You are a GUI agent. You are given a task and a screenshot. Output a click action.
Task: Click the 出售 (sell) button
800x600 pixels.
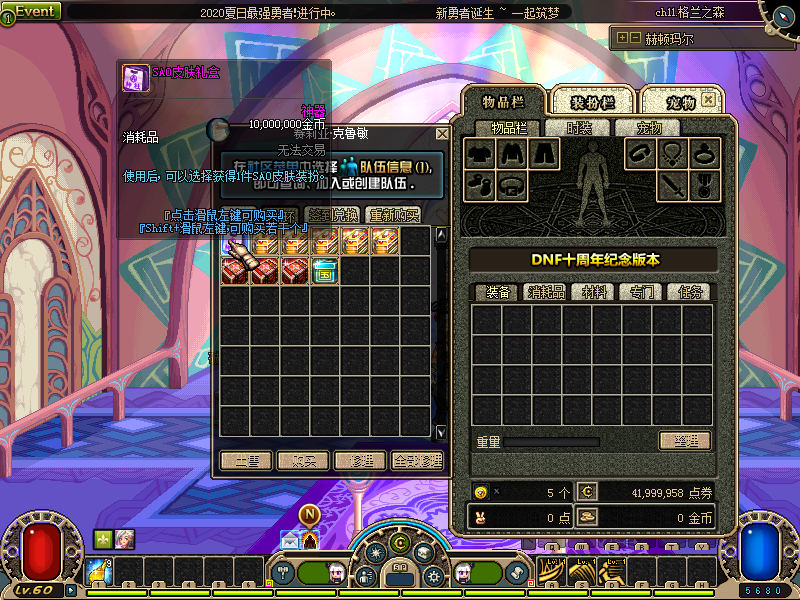point(246,461)
